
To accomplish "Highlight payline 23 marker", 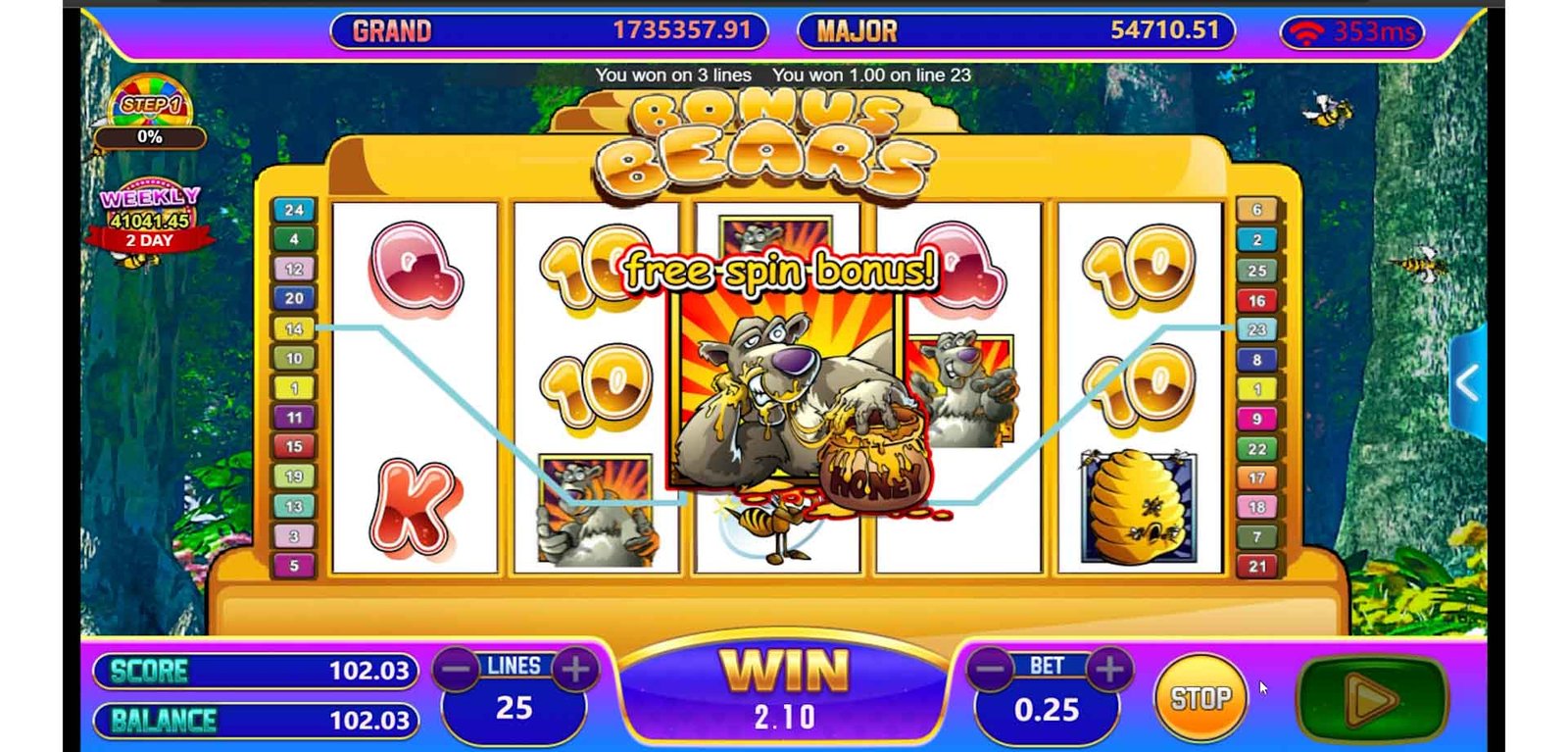I will pos(1257,329).
